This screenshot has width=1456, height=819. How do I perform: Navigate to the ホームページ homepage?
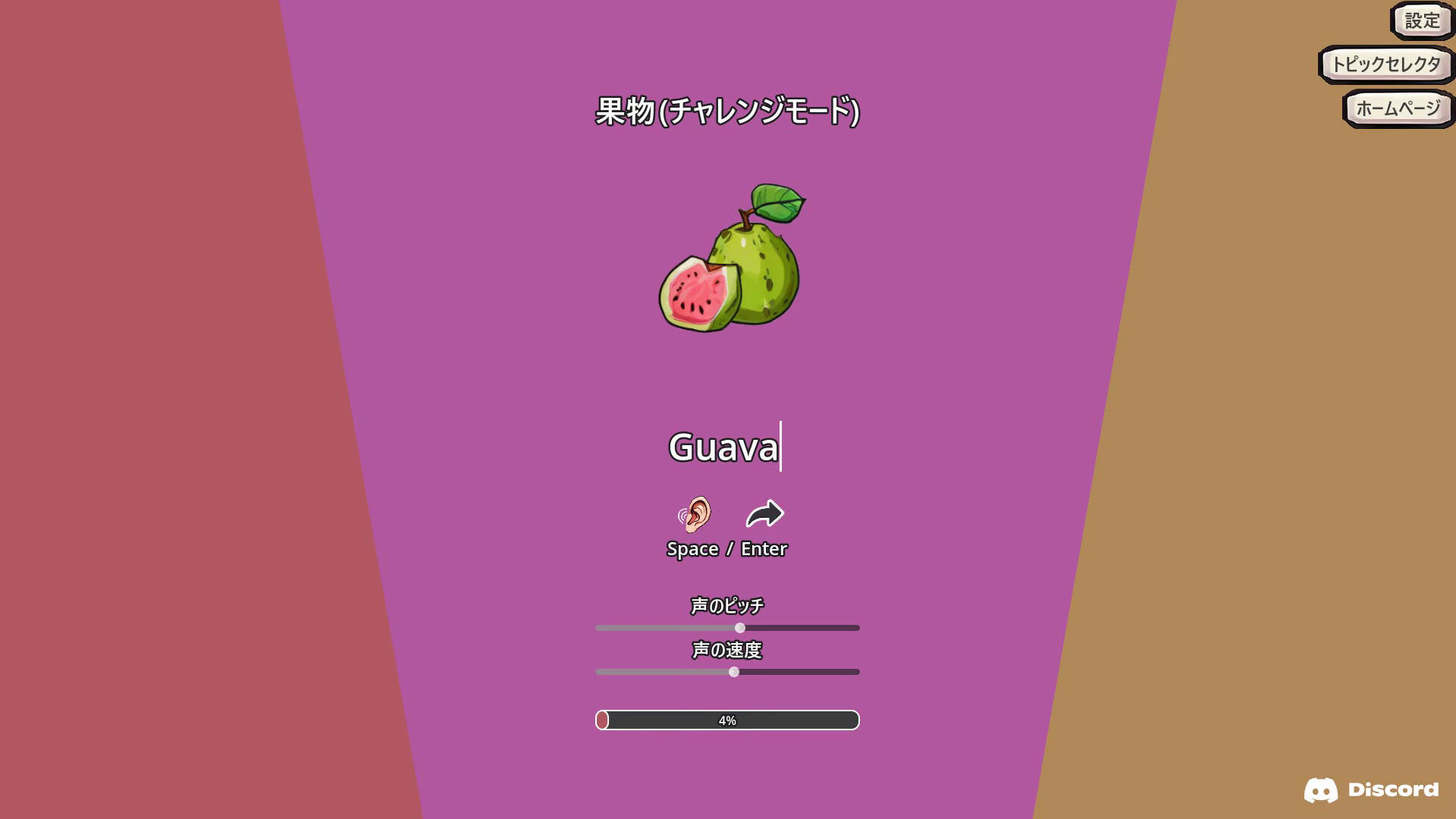(x=1398, y=107)
